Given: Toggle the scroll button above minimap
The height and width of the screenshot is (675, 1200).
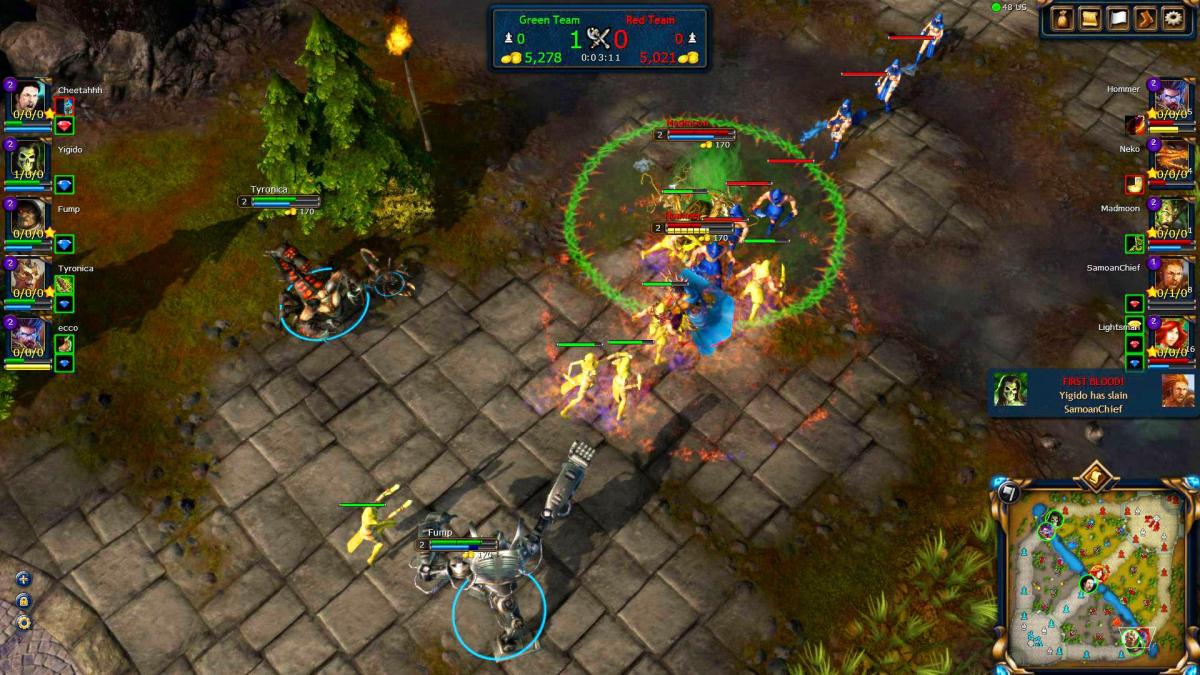Looking at the screenshot, I should (1096, 477).
